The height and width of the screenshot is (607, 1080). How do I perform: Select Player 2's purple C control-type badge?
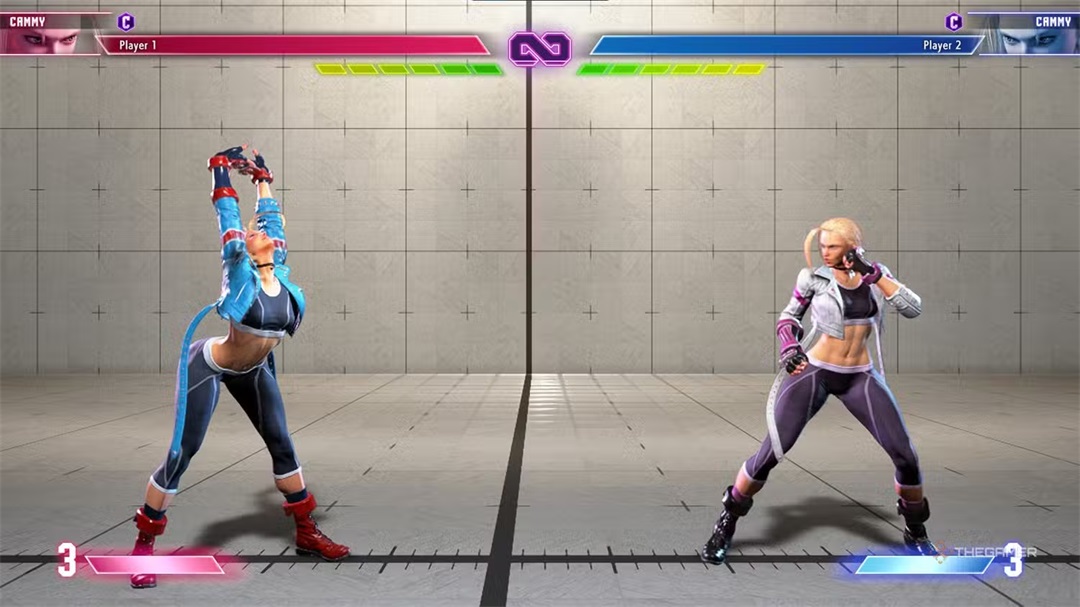pos(953,22)
